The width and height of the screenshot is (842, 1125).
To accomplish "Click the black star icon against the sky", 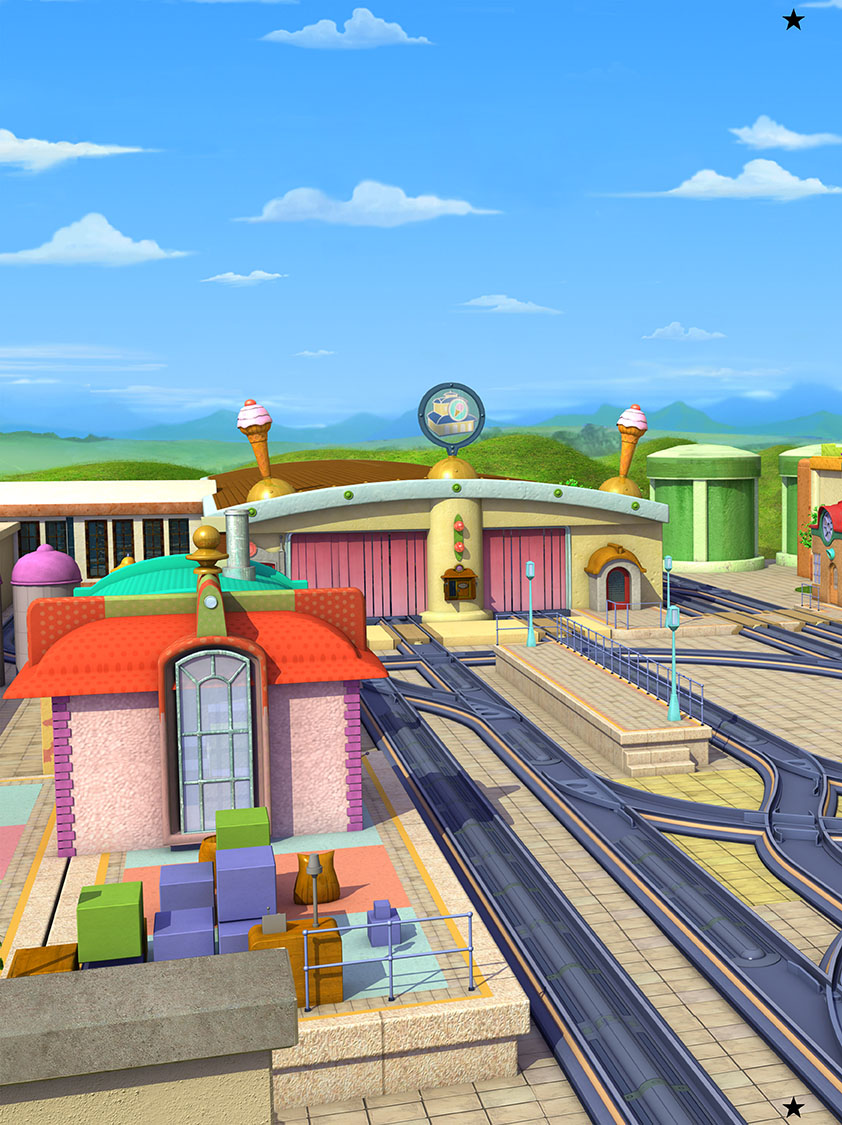I will (793, 20).
